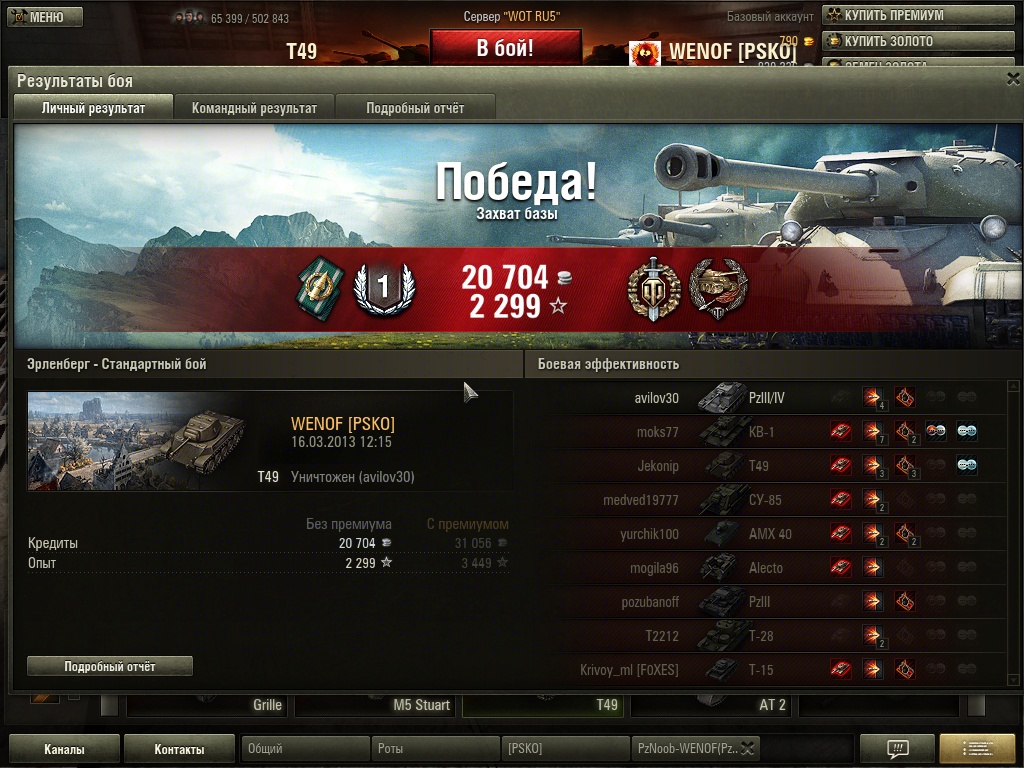
Task: Open the Контакты contacts button
Action: [x=180, y=749]
